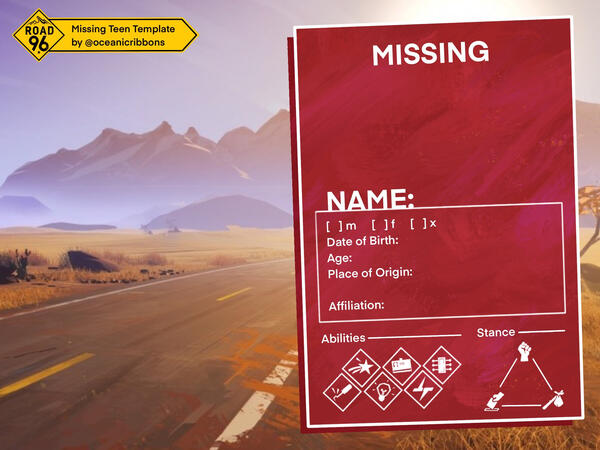600x450 pixels.
Task: Select the shooting star ability icon
Action: click(359, 364)
